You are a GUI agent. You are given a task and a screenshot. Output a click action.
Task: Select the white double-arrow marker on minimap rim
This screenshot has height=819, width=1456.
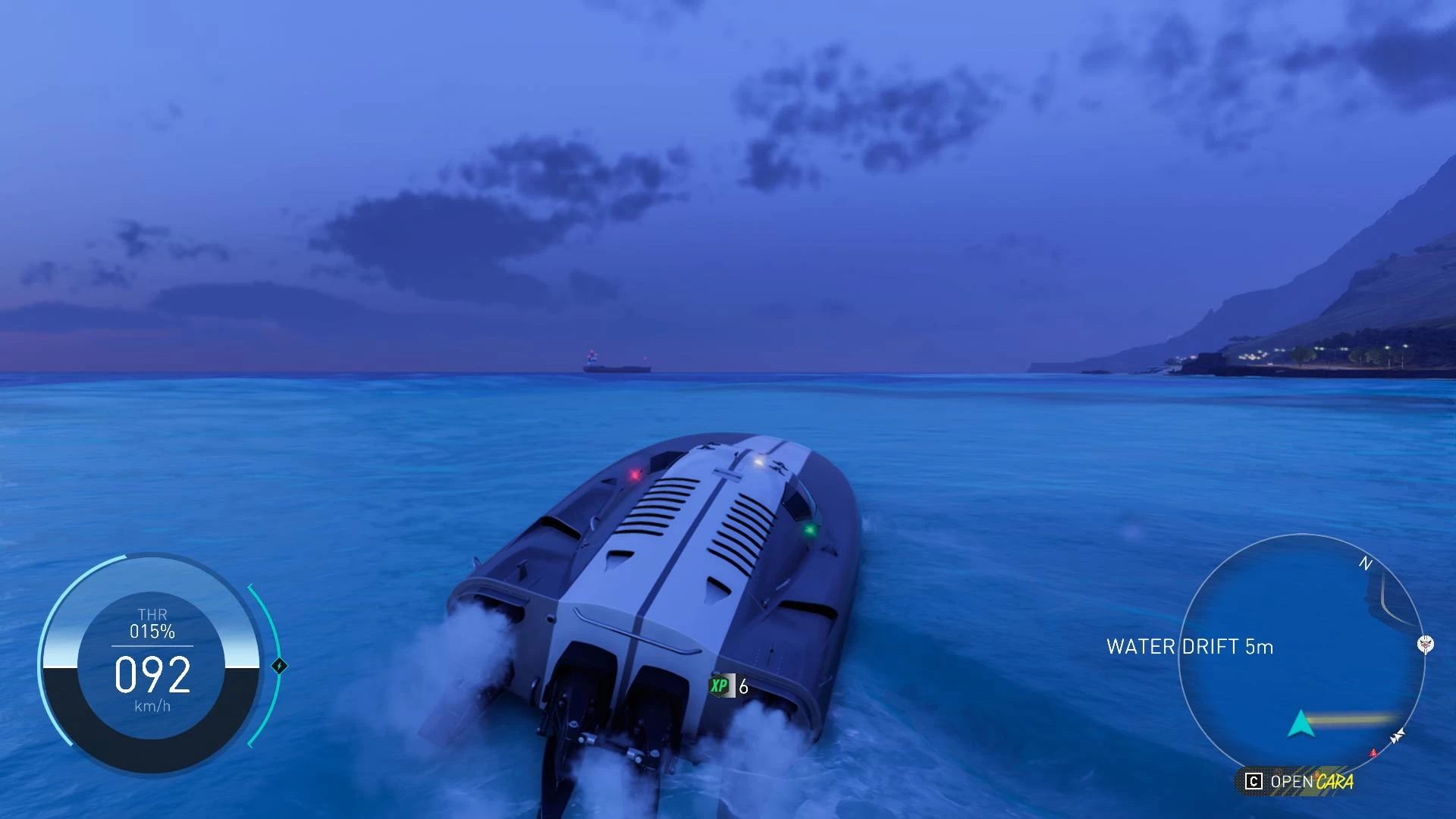pos(1397,736)
